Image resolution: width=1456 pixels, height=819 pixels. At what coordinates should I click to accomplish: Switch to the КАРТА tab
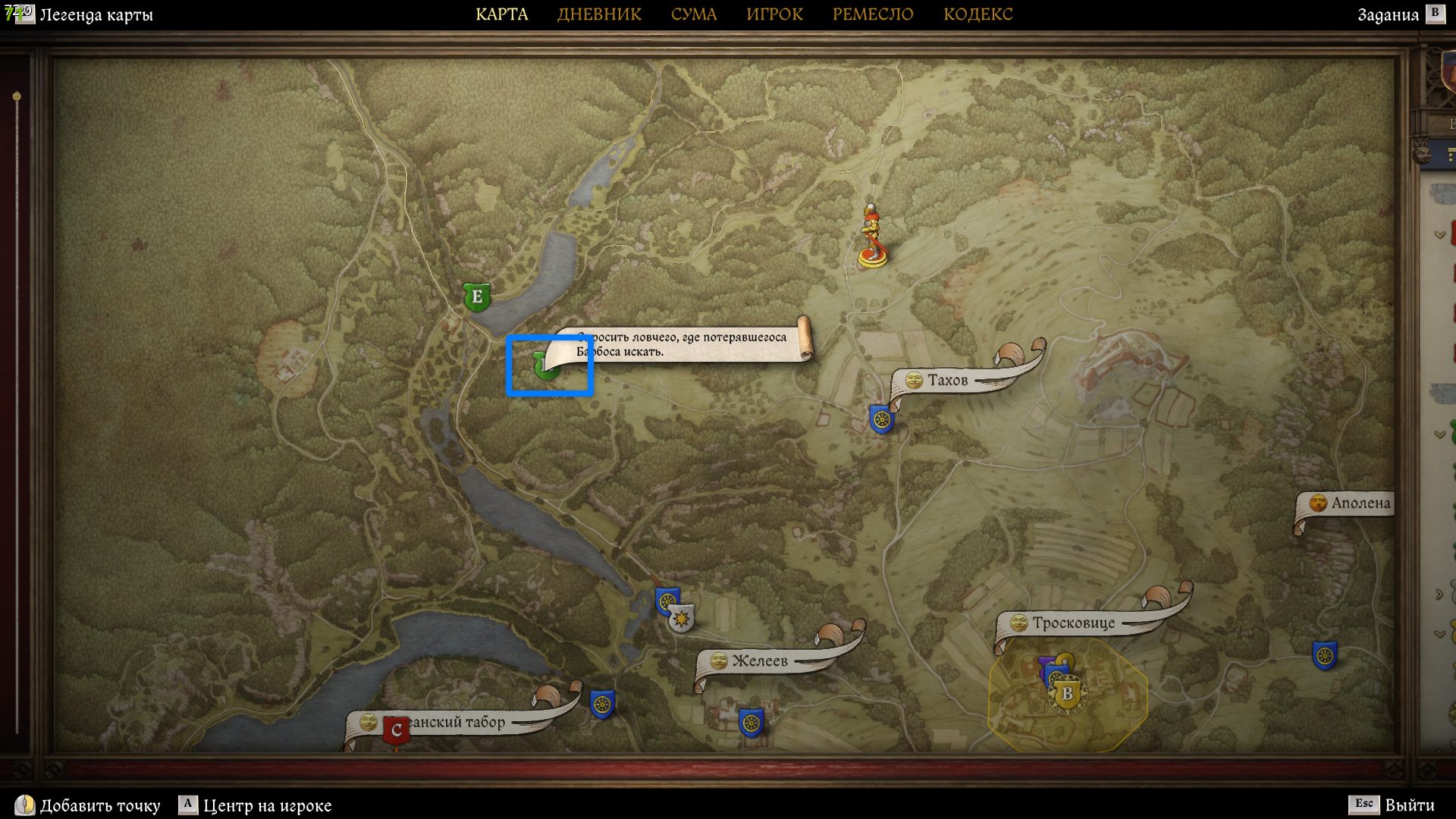pyautogui.click(x=501, y=14)
